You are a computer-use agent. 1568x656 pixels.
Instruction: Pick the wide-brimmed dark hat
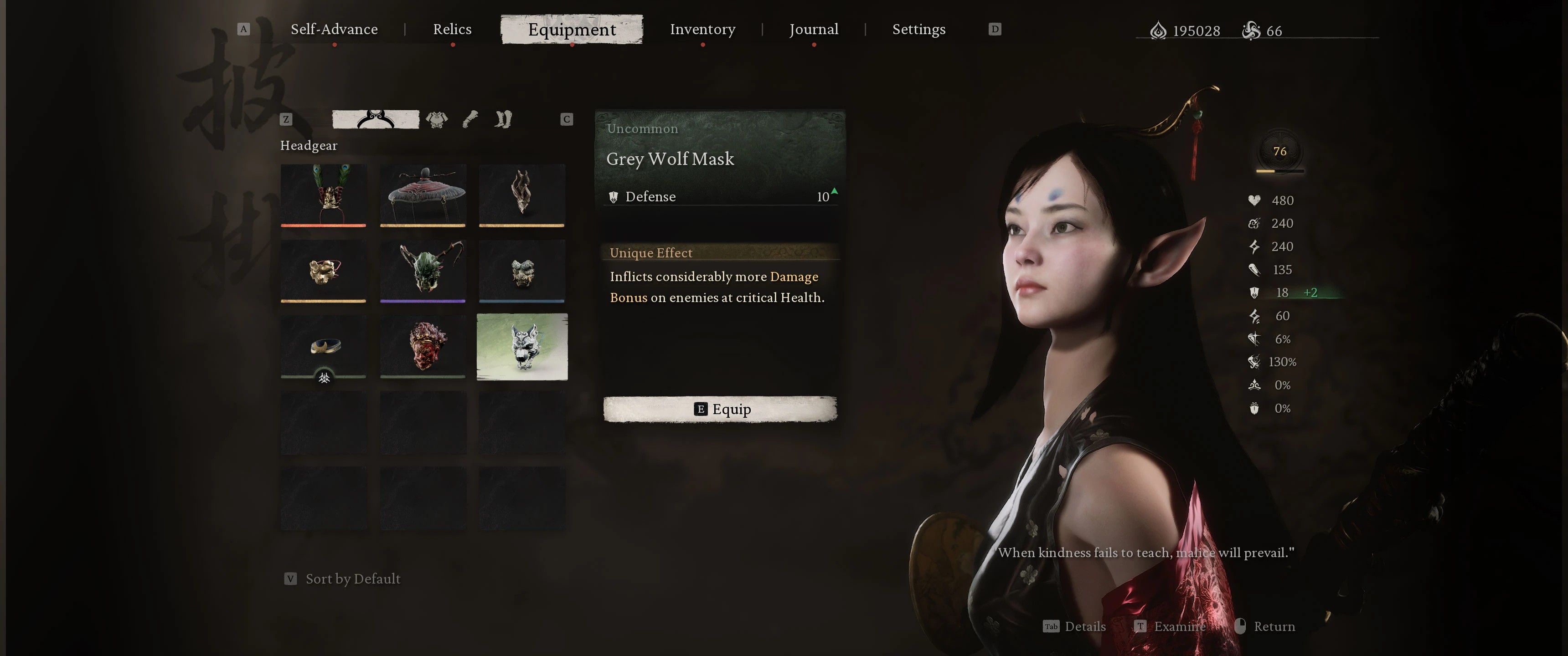click(423, 195)
